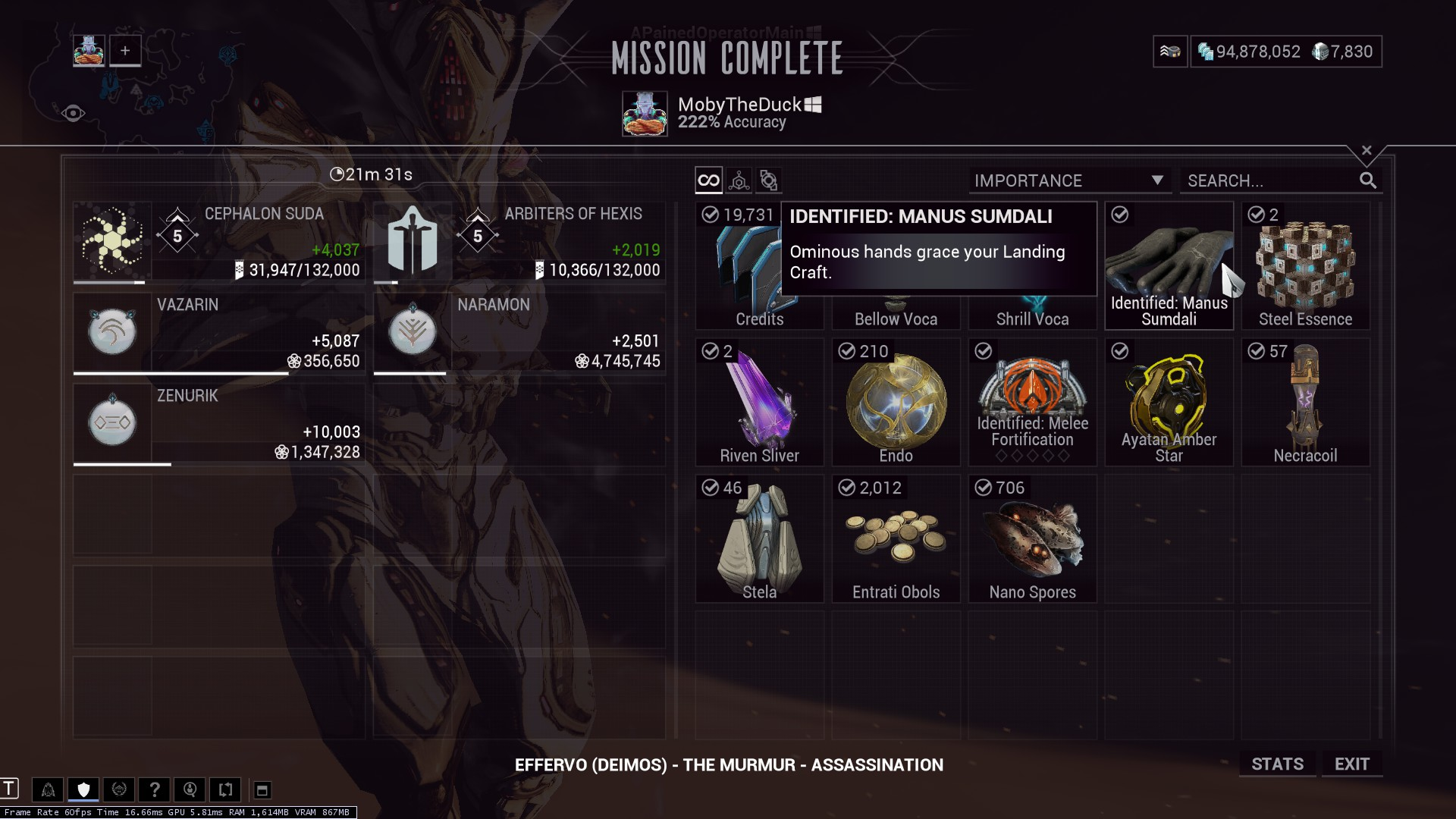
Task: Choose the Endo reward tile
Action: point(896,402)
